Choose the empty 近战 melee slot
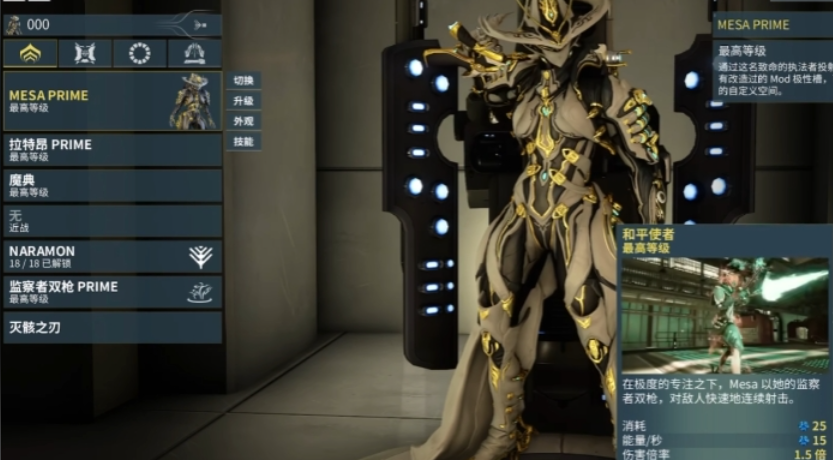The width and height of the screenshot is (833, 460). click(112, 220)
